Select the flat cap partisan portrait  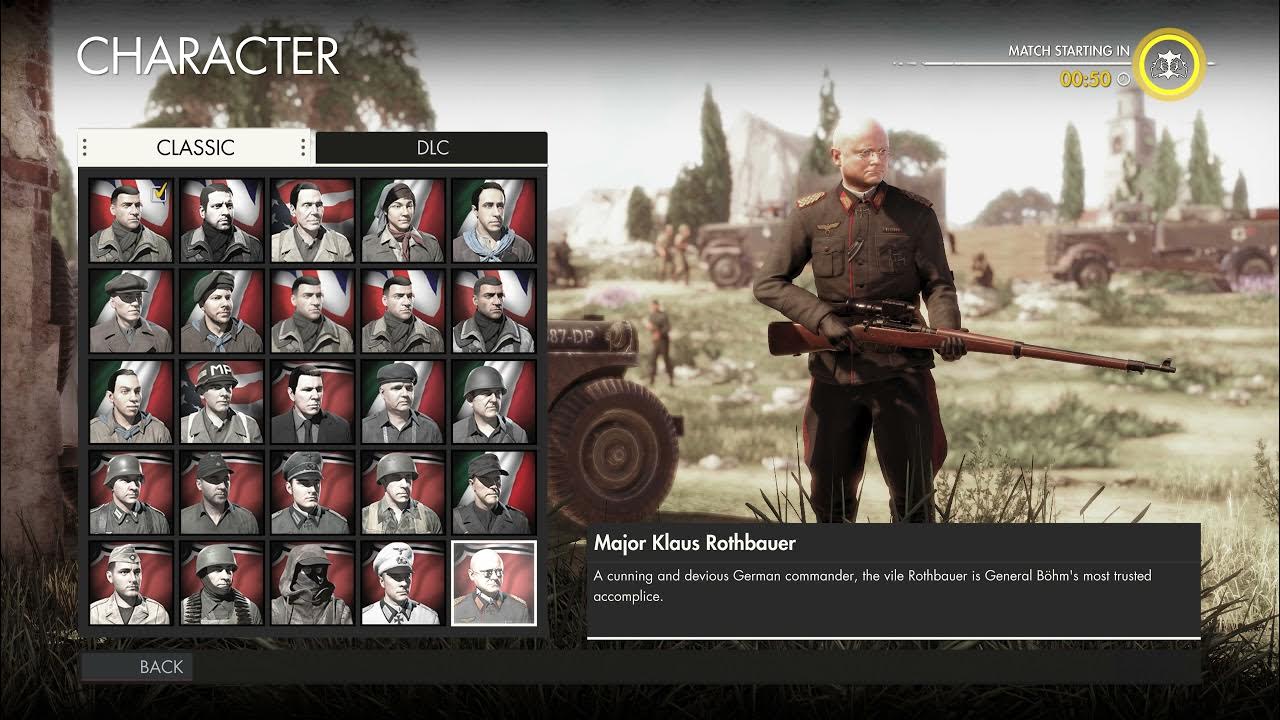pos(131,311)
